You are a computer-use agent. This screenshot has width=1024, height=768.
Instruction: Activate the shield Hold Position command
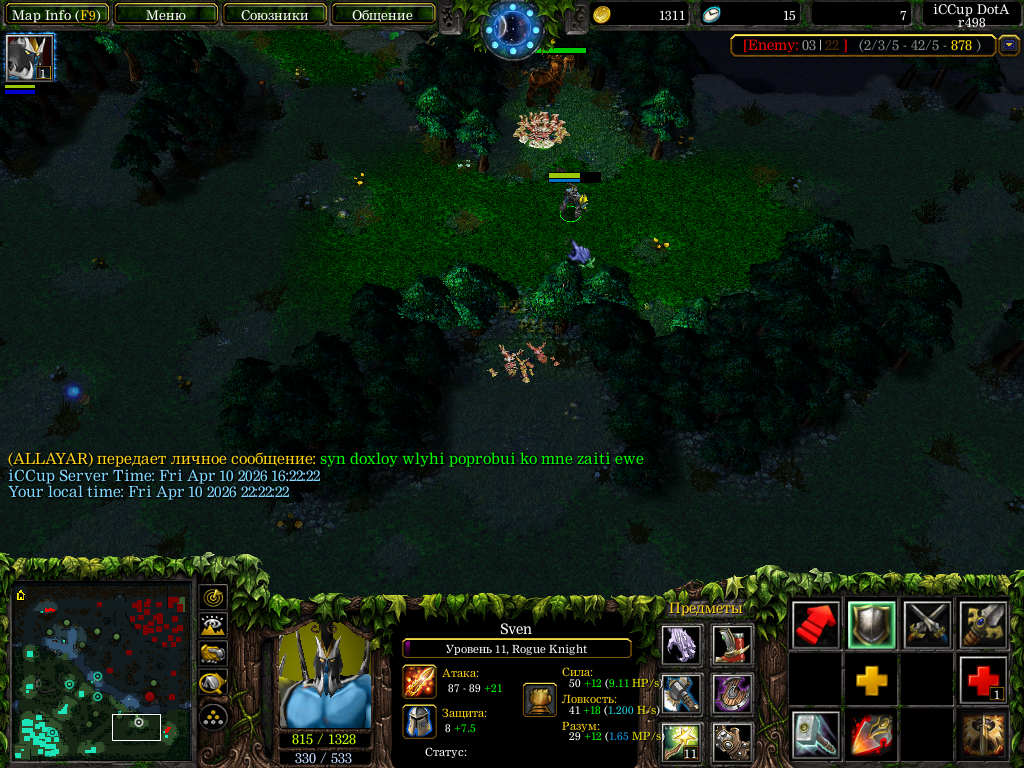click(x=871, y=625)
